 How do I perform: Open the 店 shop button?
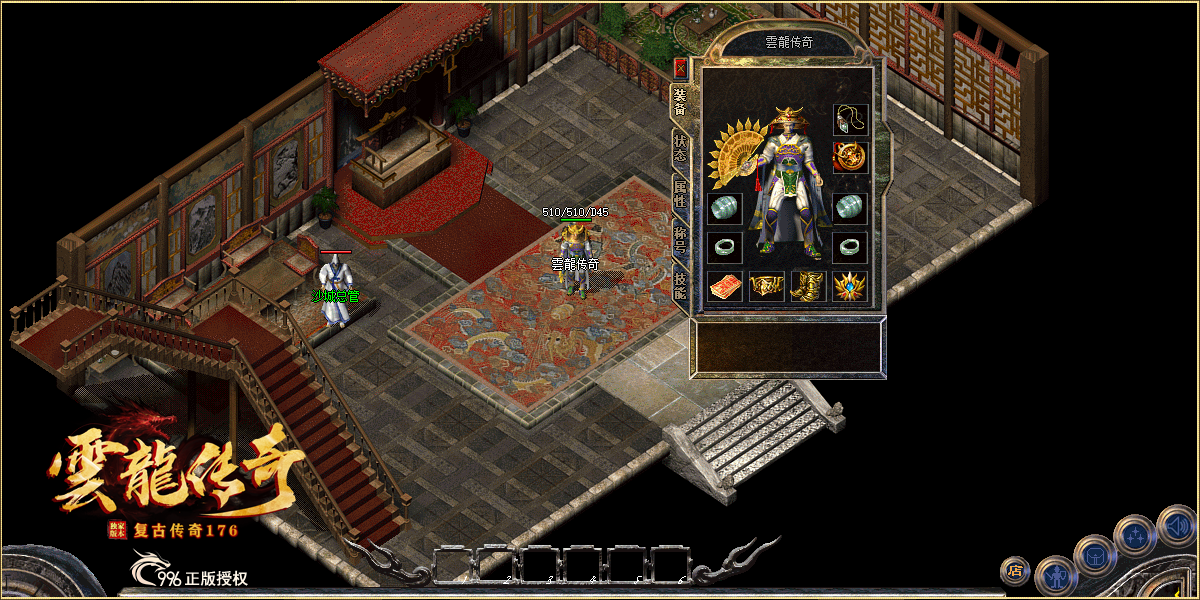pyautogui.click(x=1015, y=571)
